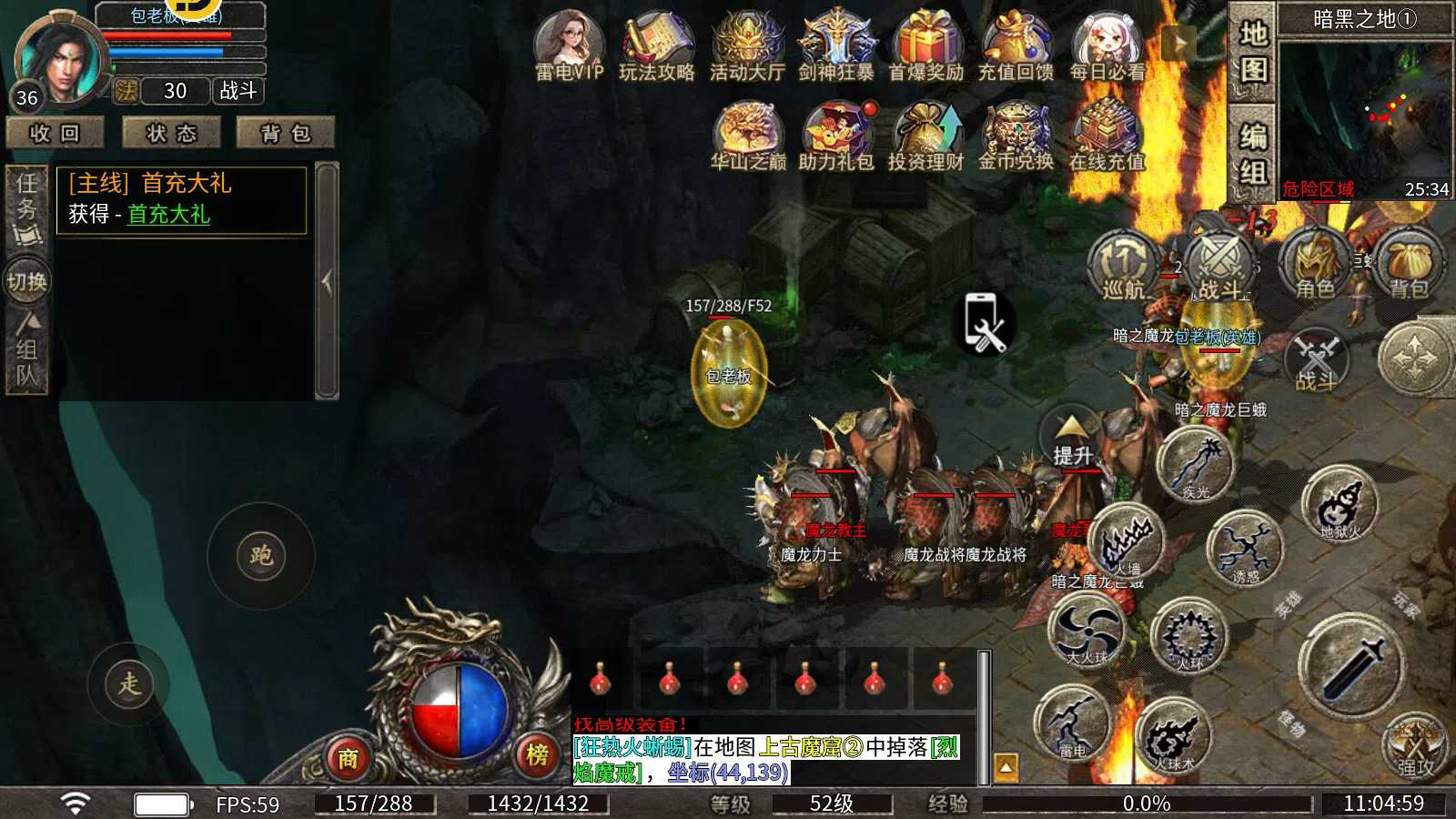Open the 商 shop button

[348, 757]
